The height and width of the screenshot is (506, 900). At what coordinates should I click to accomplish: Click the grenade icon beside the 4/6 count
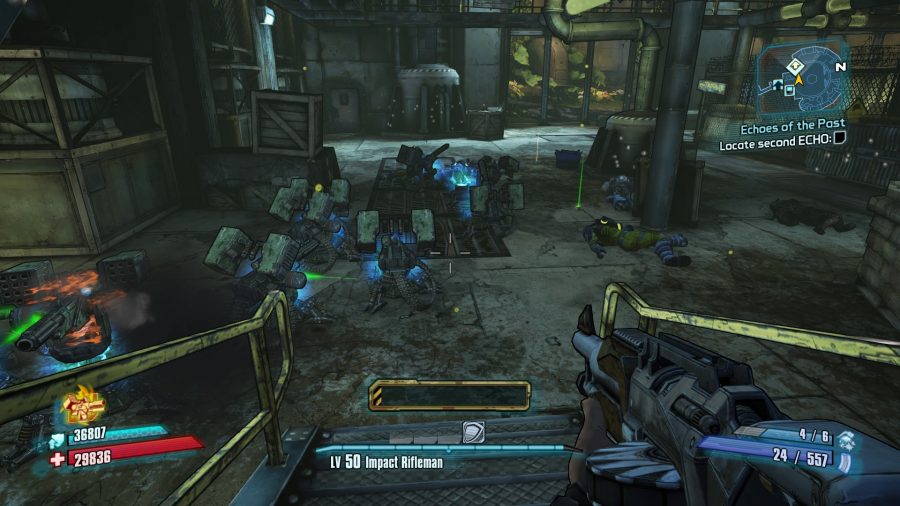[848, 438]
